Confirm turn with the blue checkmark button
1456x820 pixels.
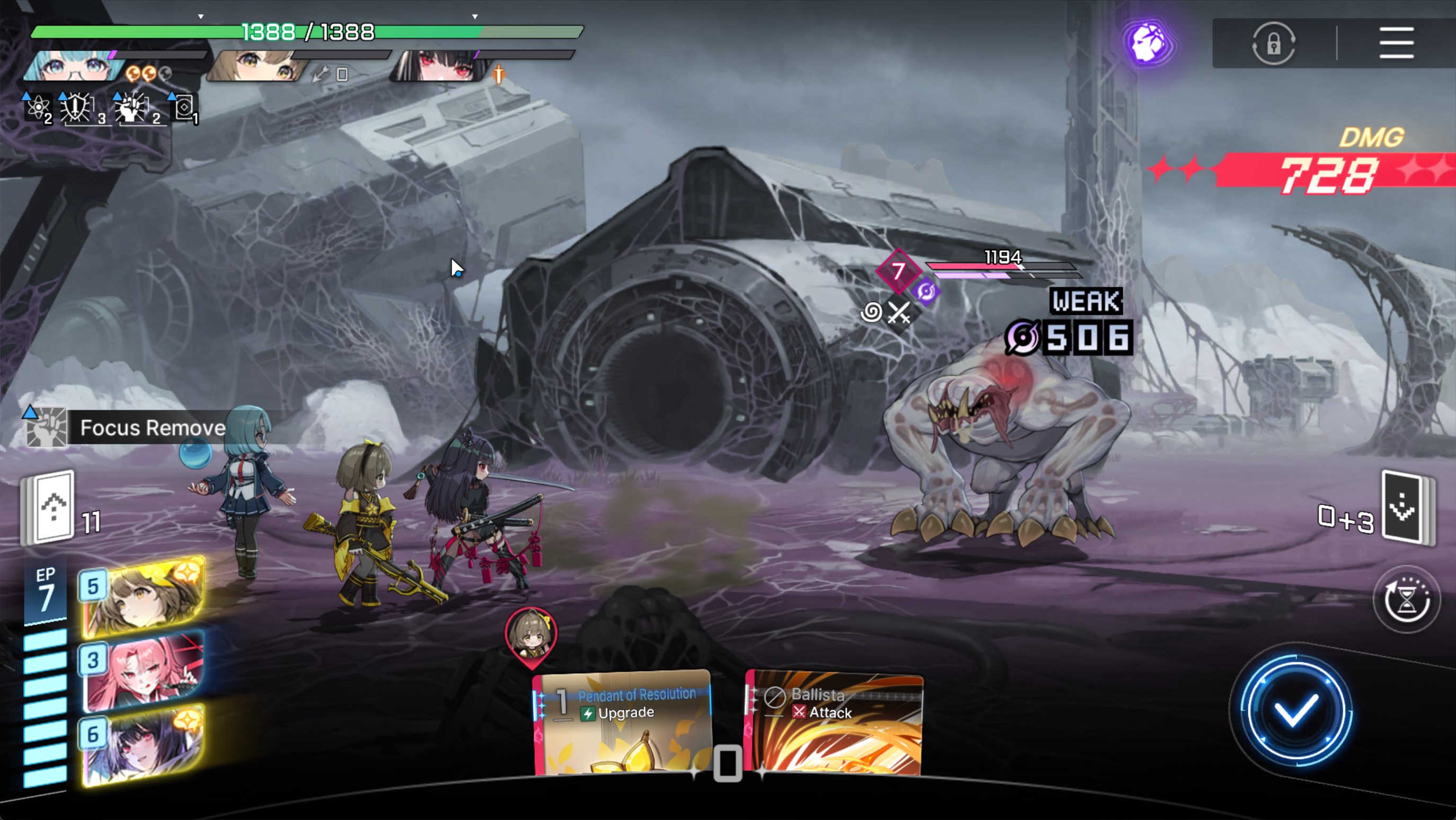click(1295, 711)
